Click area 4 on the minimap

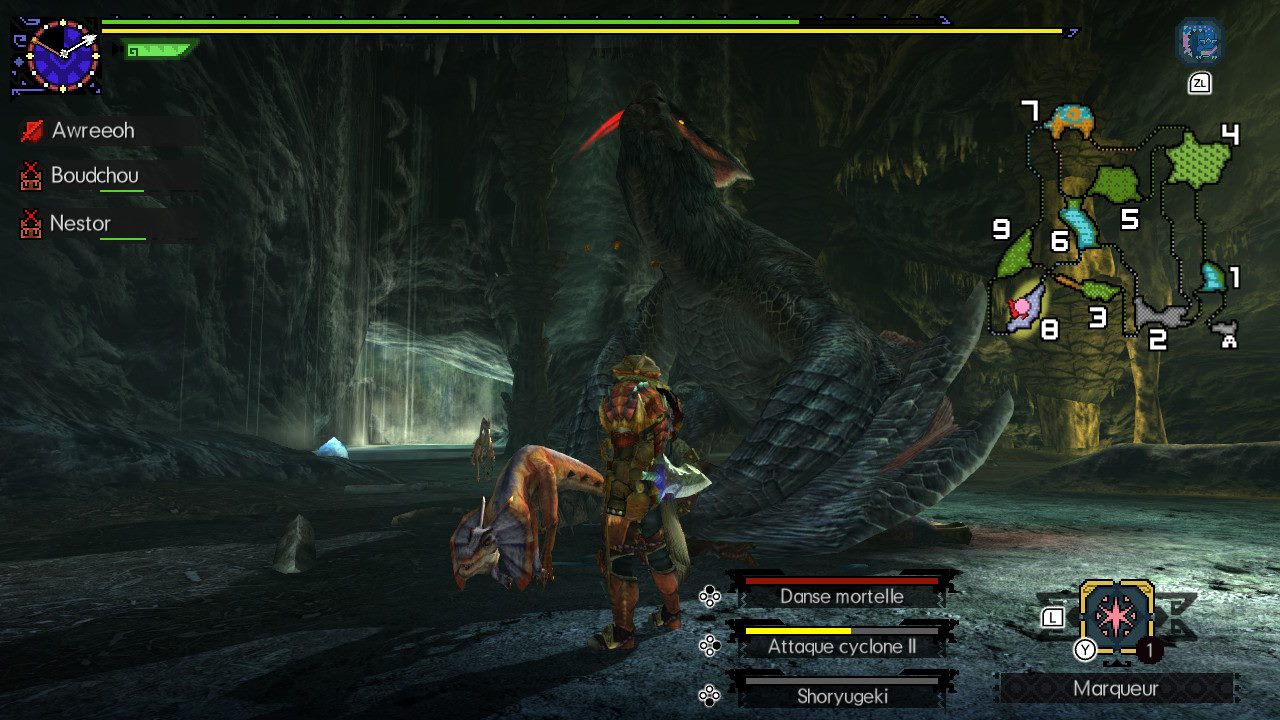coord(1198,160)
